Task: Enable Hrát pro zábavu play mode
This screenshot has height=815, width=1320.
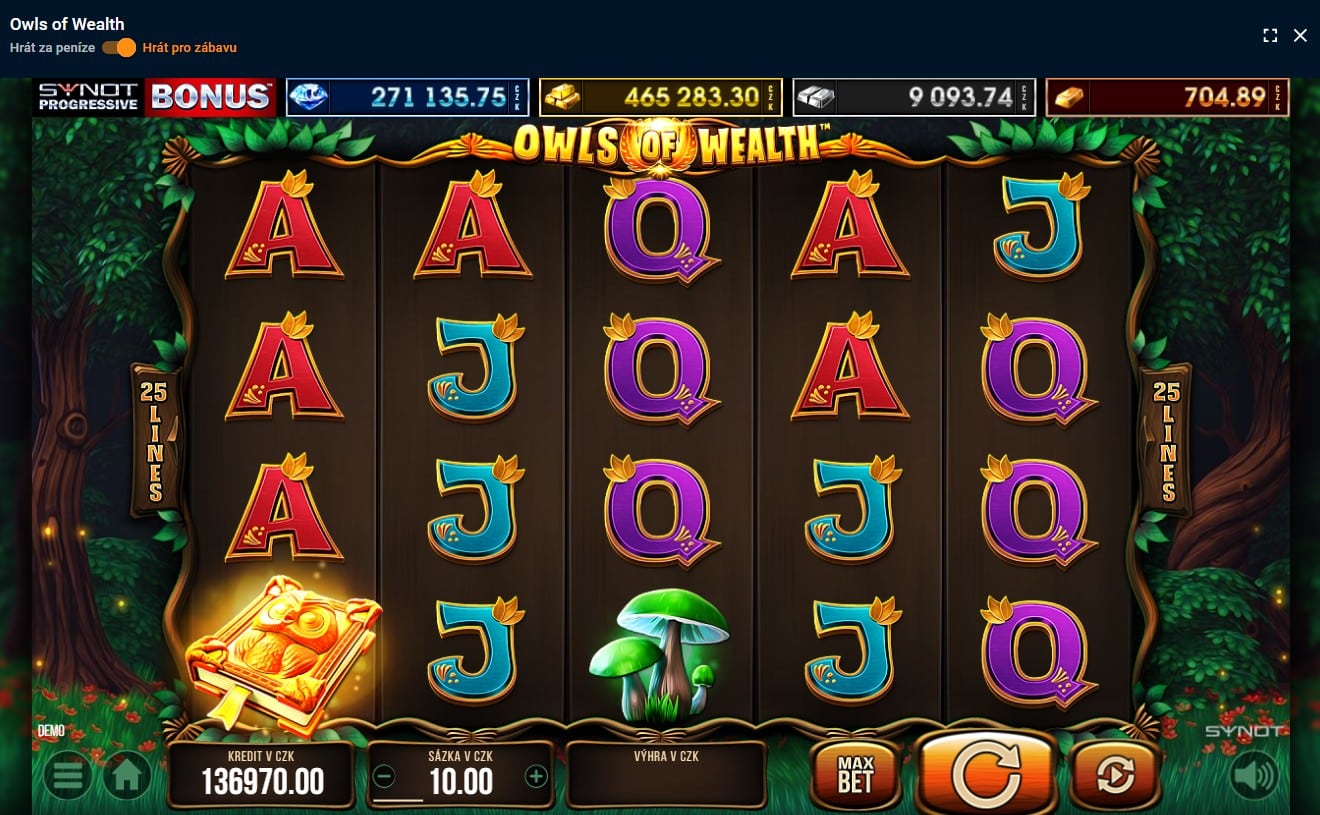Action: coord(189,47)
